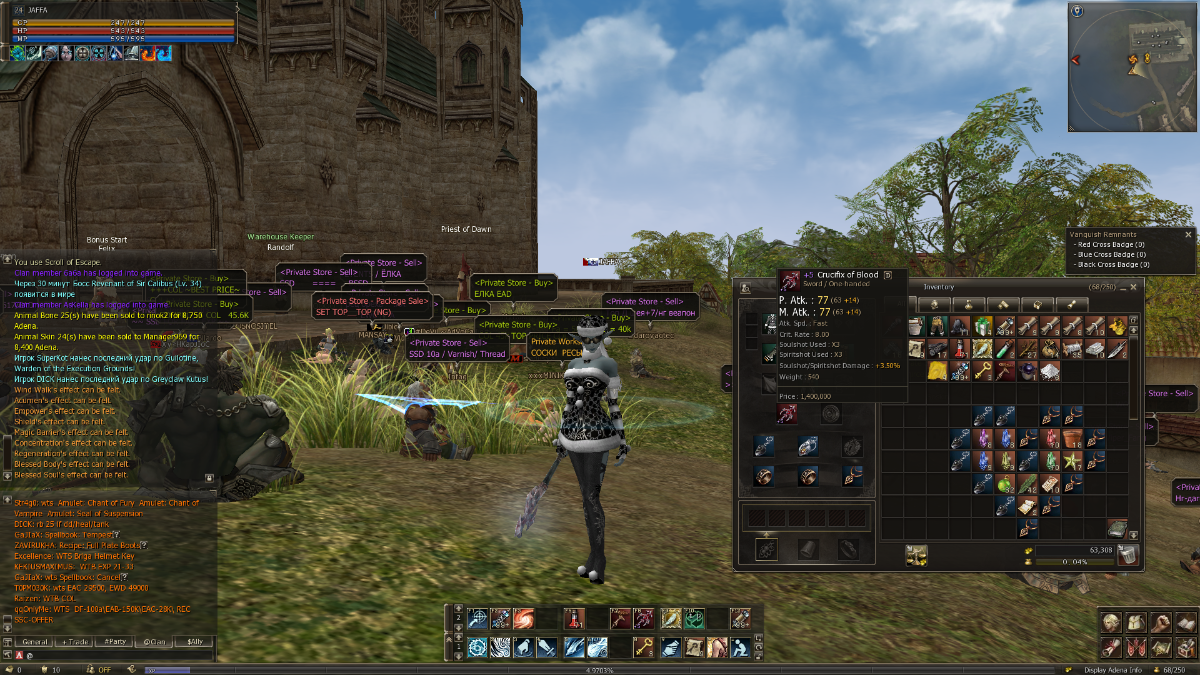Switch to the $Ally chat tab

pyautogui.click(x=196, y=641)
